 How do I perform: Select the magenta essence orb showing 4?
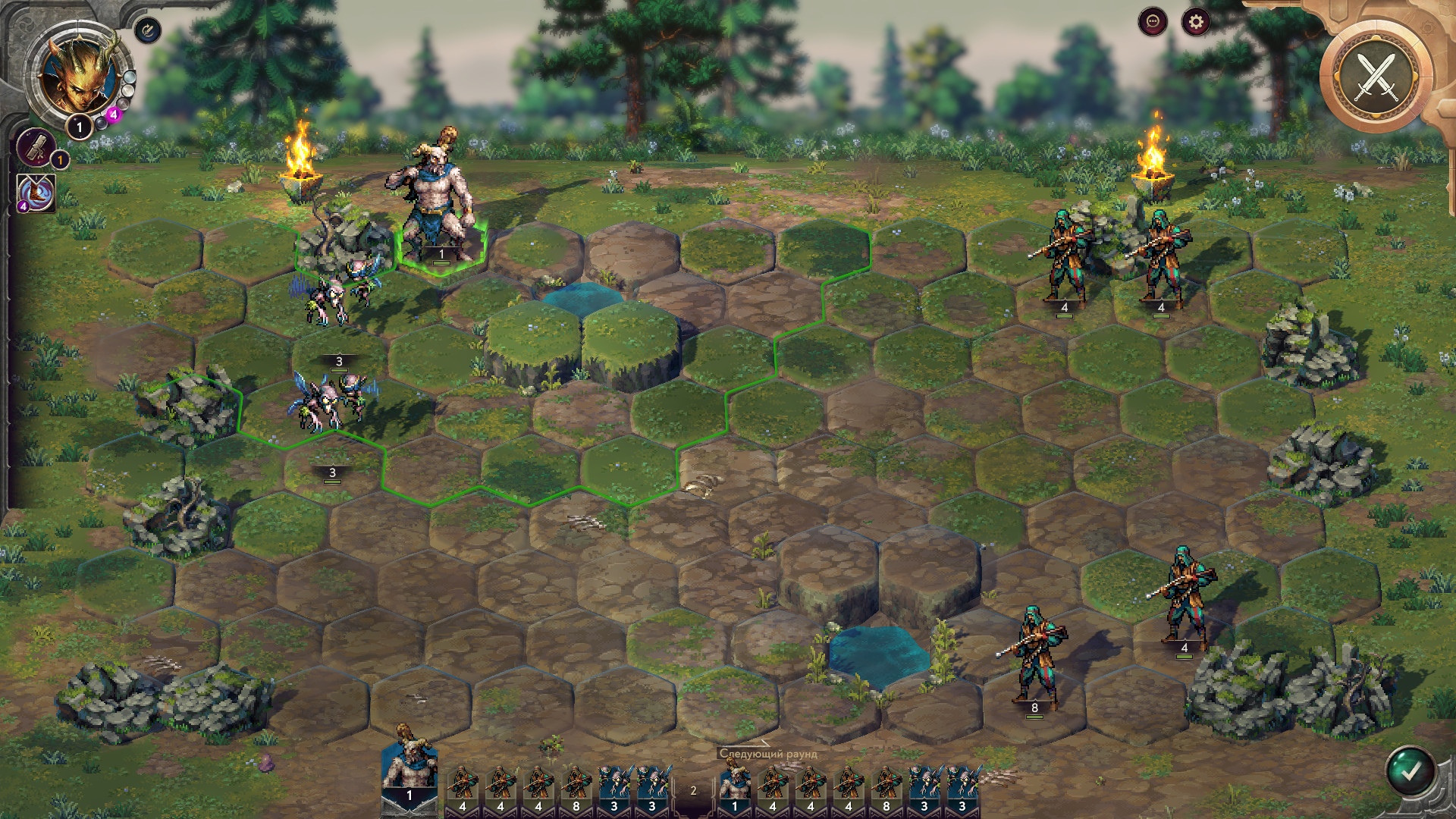114,114
